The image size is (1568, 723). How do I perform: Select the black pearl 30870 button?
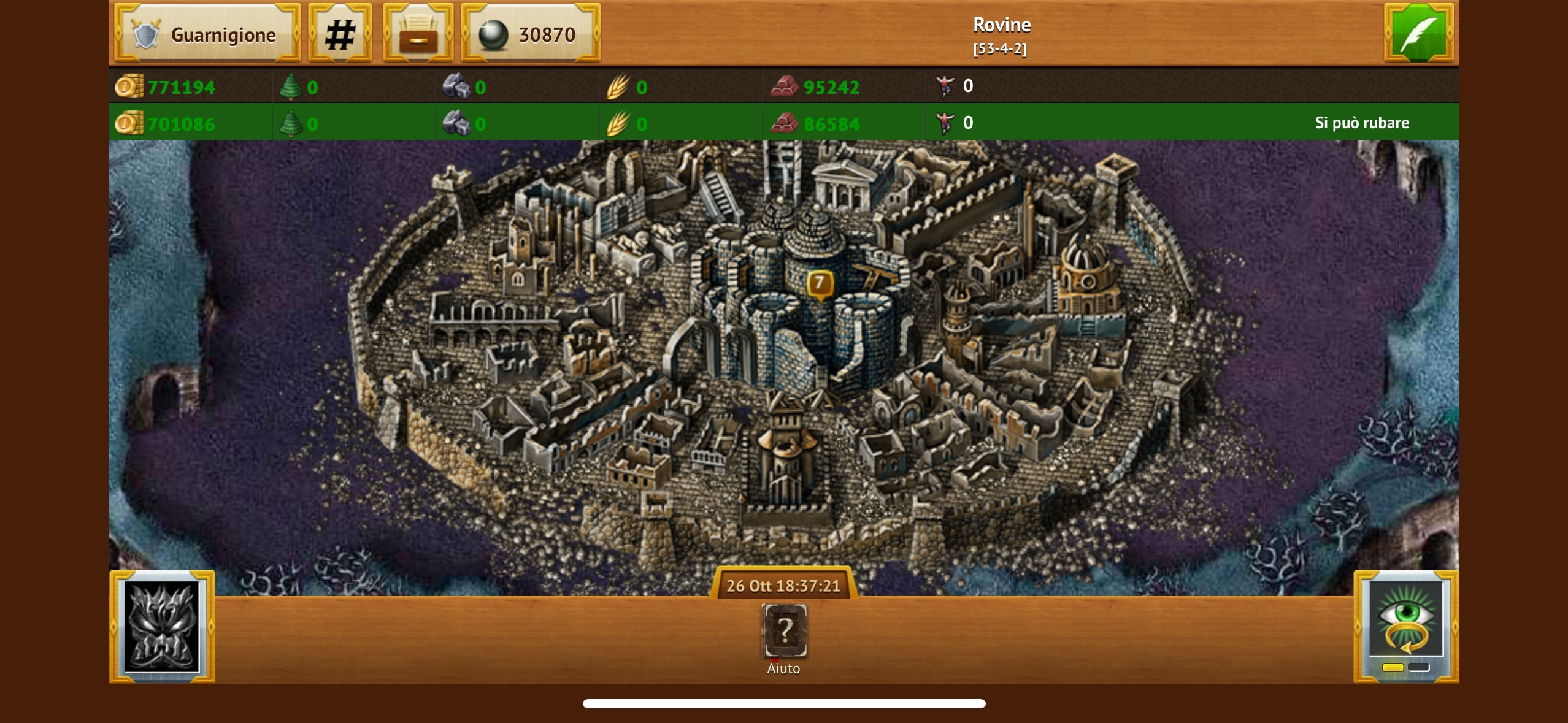point(531,34)
